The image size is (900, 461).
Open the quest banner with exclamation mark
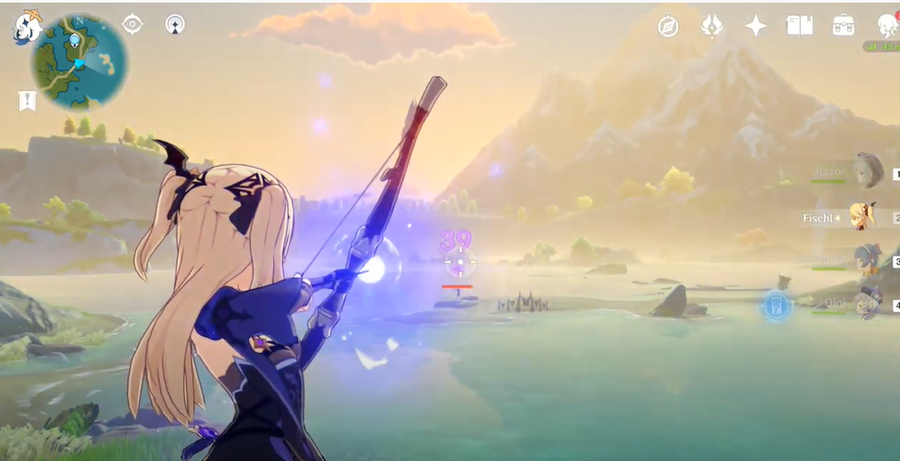27,100
